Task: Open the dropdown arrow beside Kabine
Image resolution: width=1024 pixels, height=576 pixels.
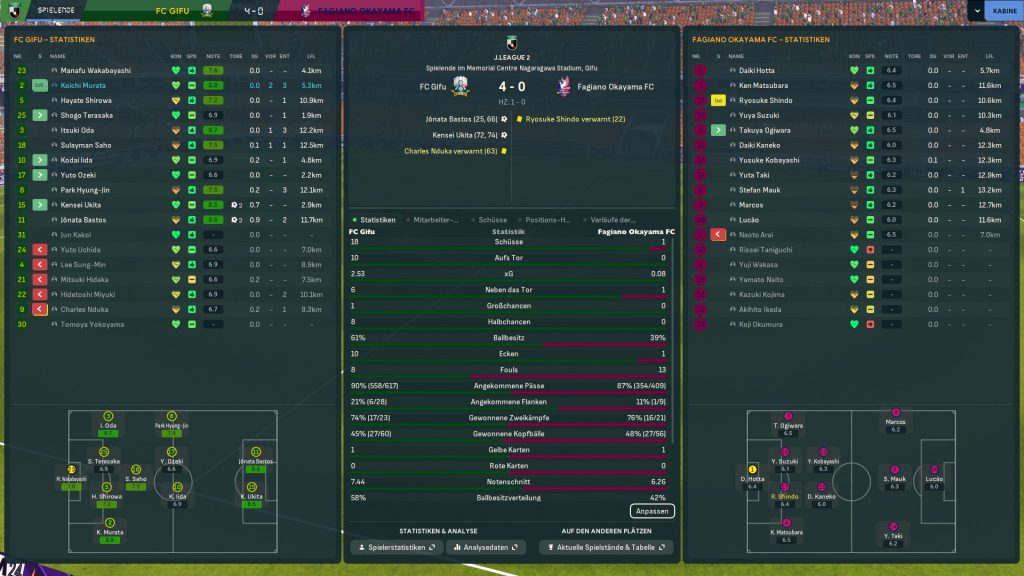Action: click(975, 11)
